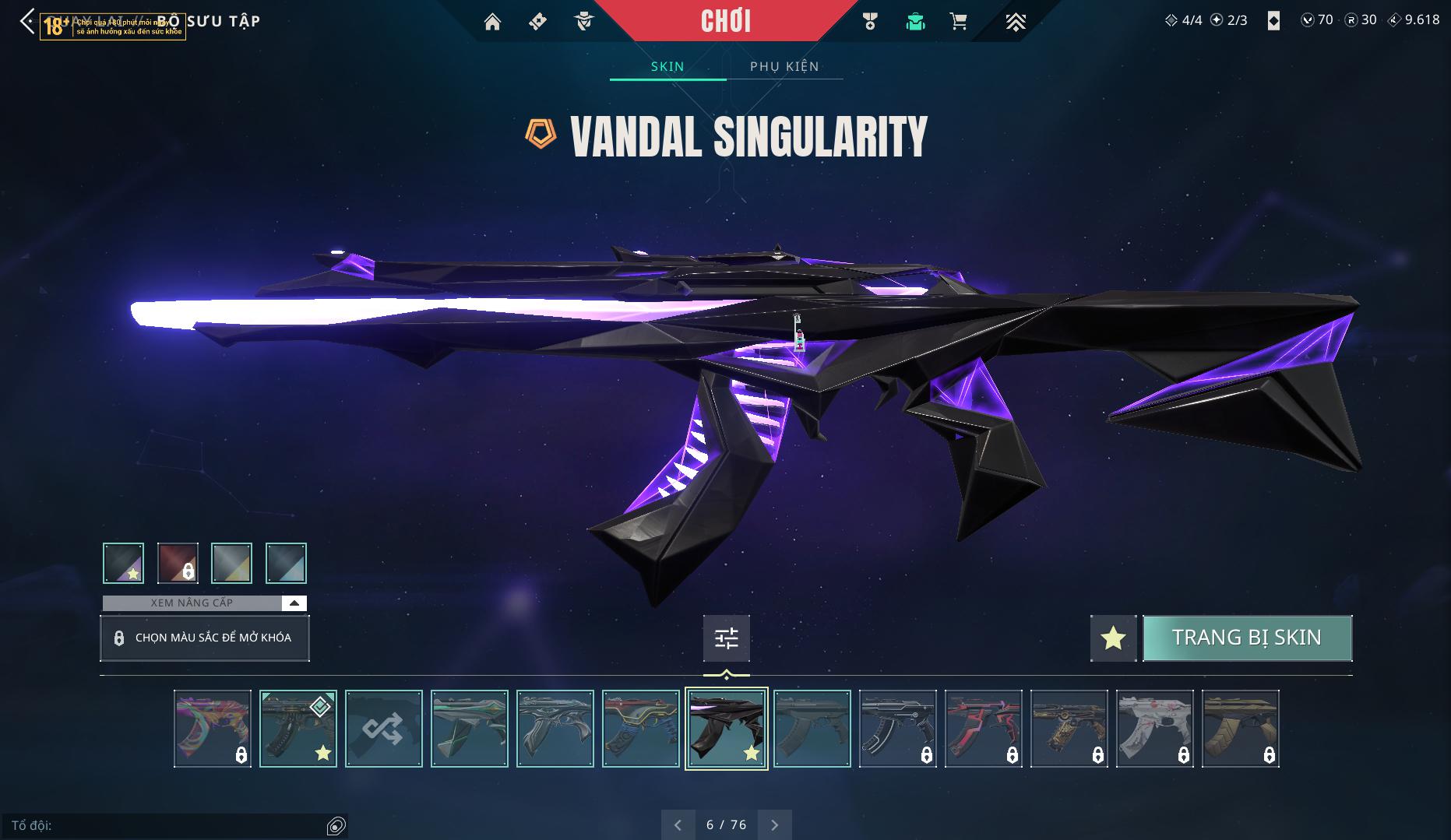The width and height of the screenshot is (1451, 840).
Task: Go back with the arrow button
Action: click(27, 21)
